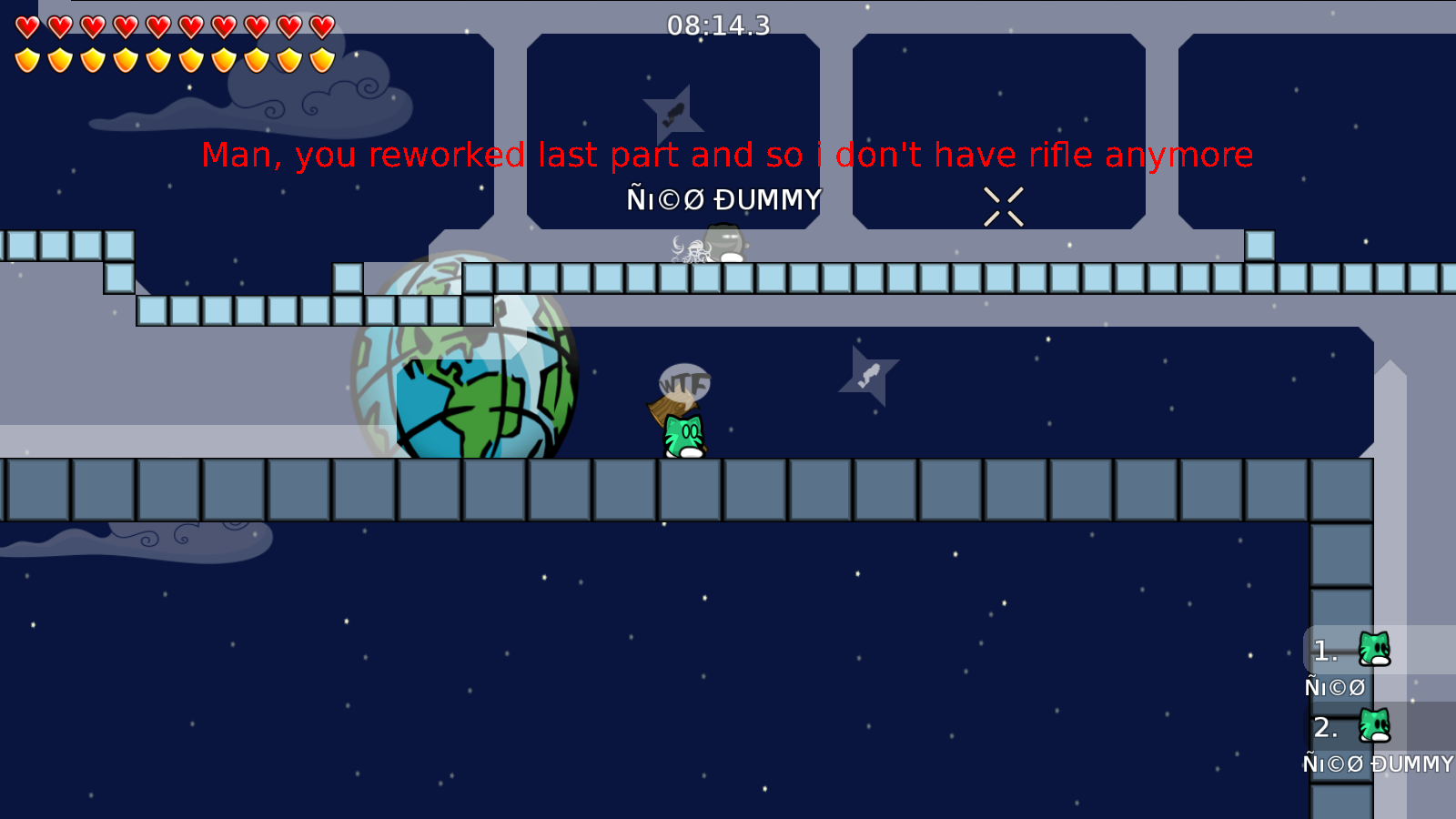Click the race timer showing 08:14.3
This screenshot has width=1456, height=819.
coord(717,26)
